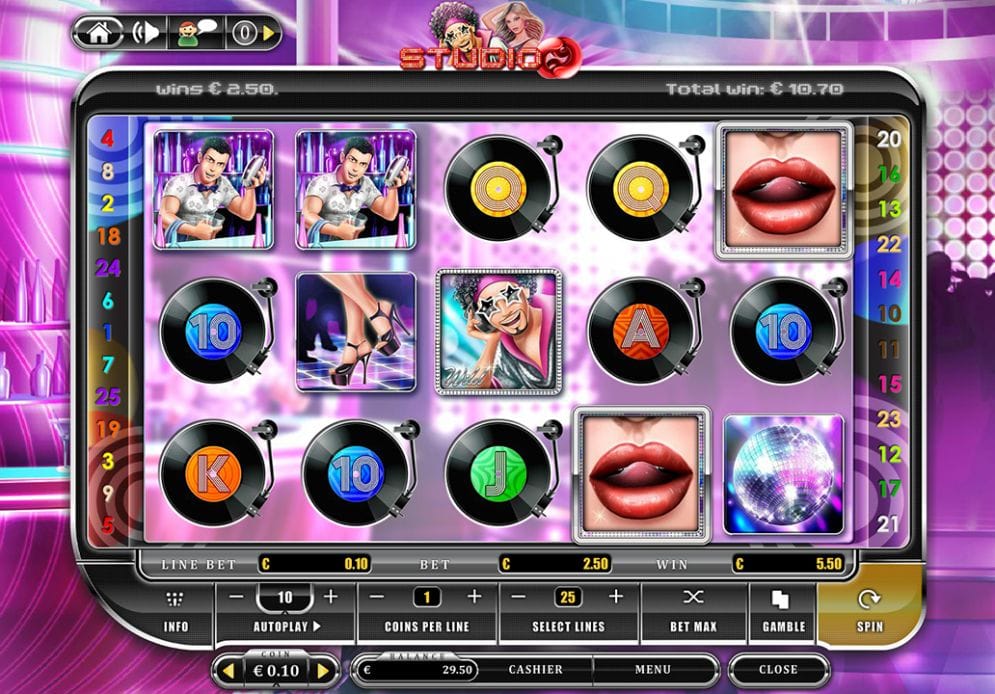The height and width of the screenshot is (694, 995).
Task: Start Autoplay
Action: 285,627
